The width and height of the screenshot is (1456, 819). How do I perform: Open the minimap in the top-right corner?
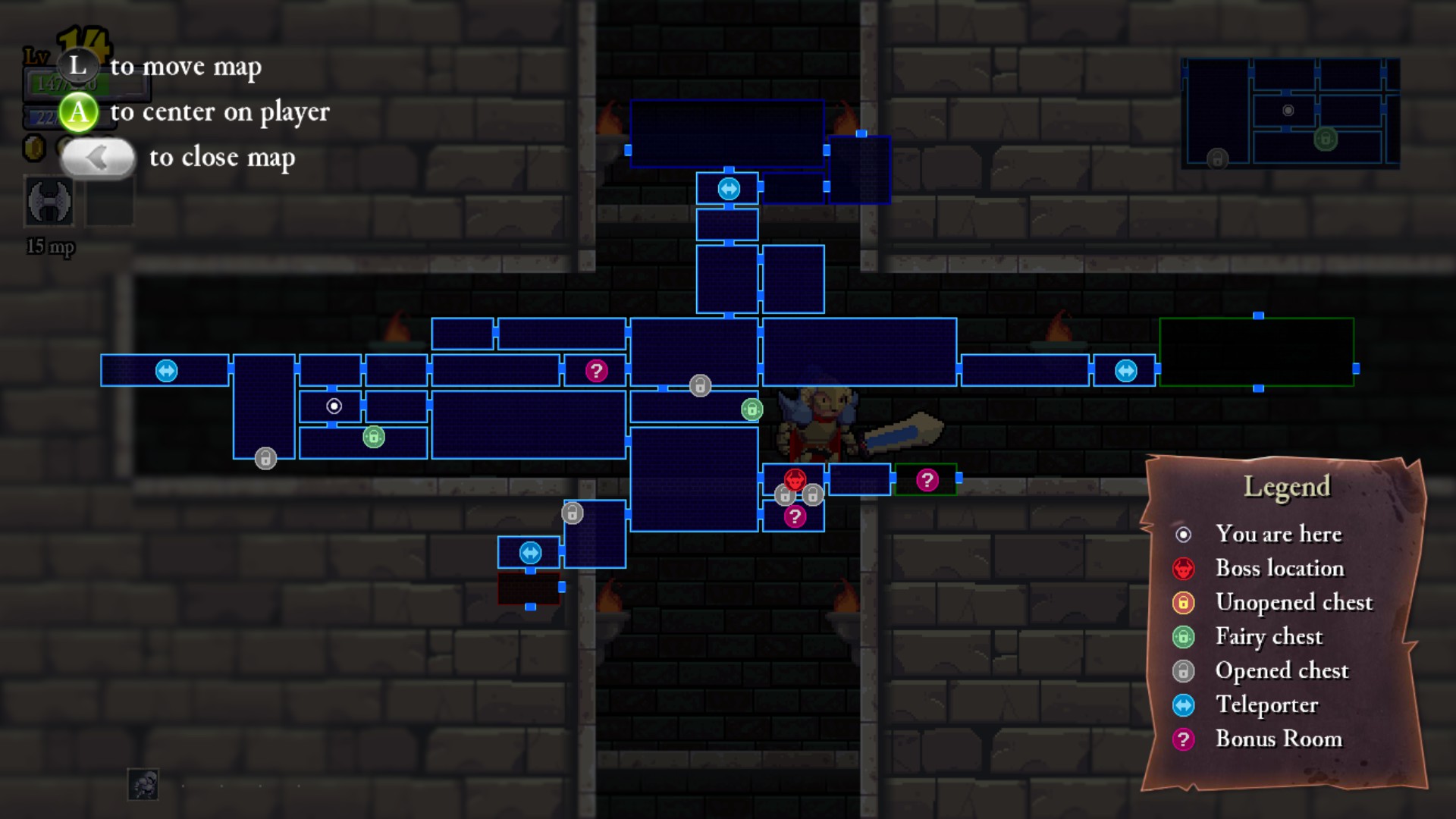click(1291, 113)
